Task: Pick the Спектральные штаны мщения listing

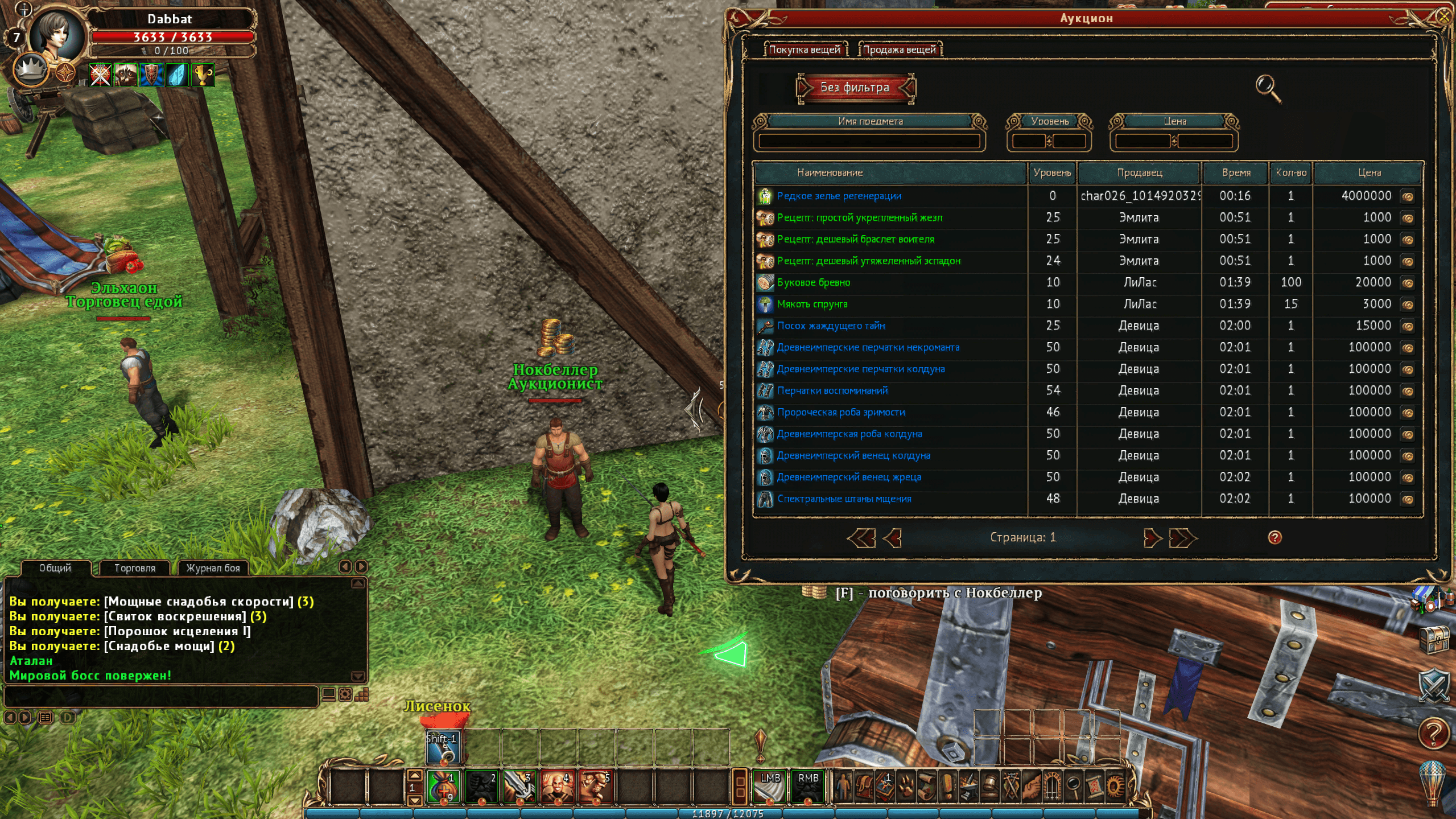Action: (x=844, y=499)
